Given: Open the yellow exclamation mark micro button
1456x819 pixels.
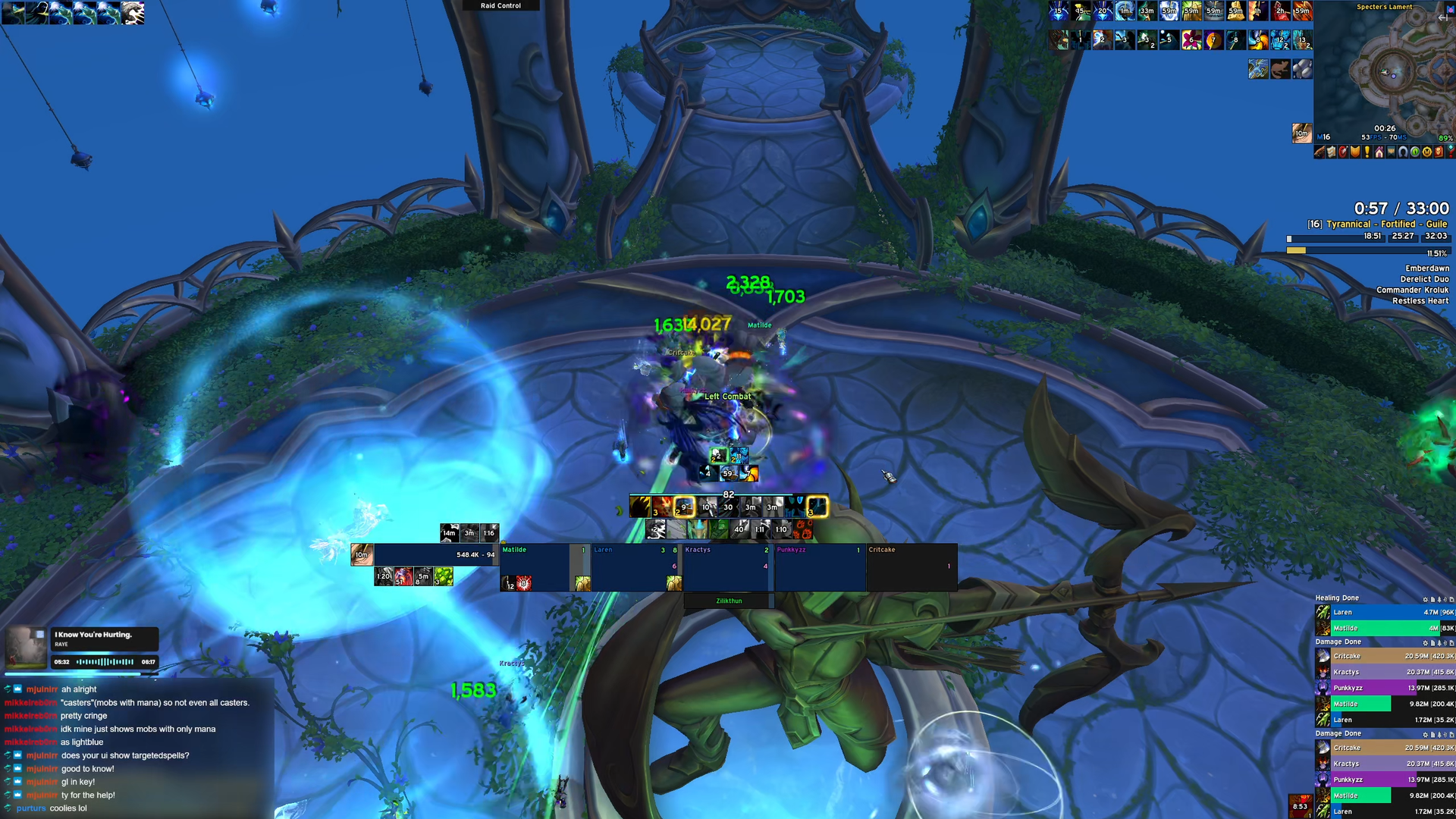Looking at the screenshot, I should [x=1367, y=152].
